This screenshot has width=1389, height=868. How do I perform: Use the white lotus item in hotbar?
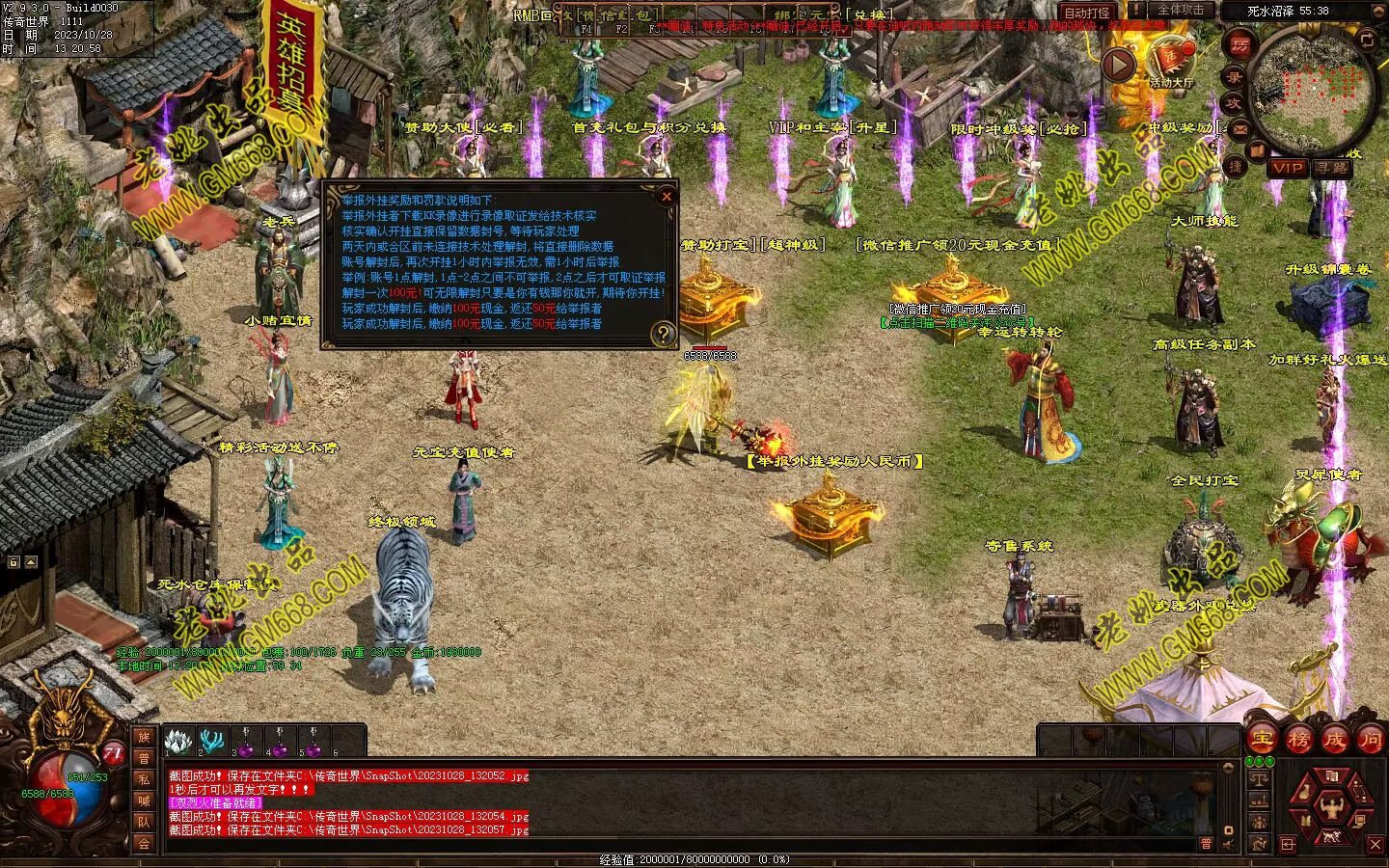point(177,741)
